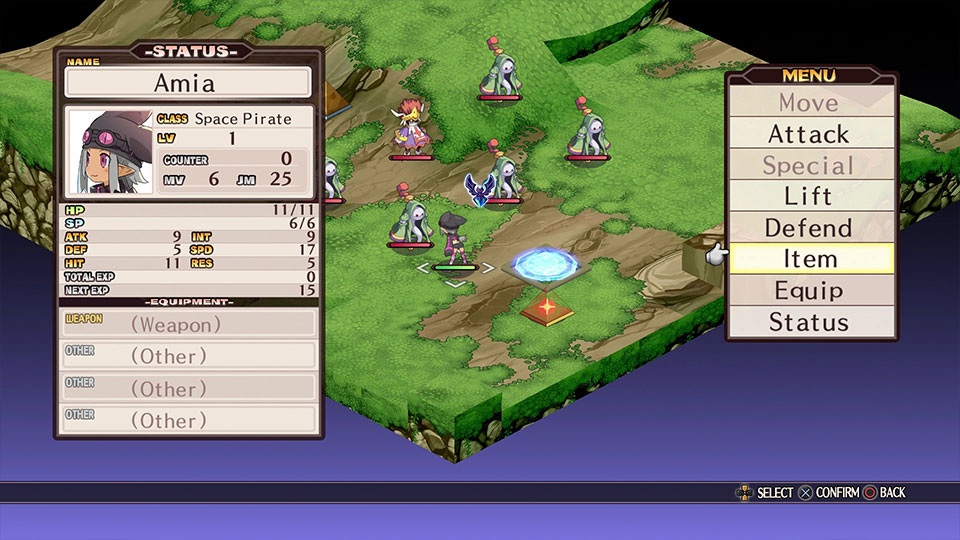Select Defend from the menu

point(809,228)
